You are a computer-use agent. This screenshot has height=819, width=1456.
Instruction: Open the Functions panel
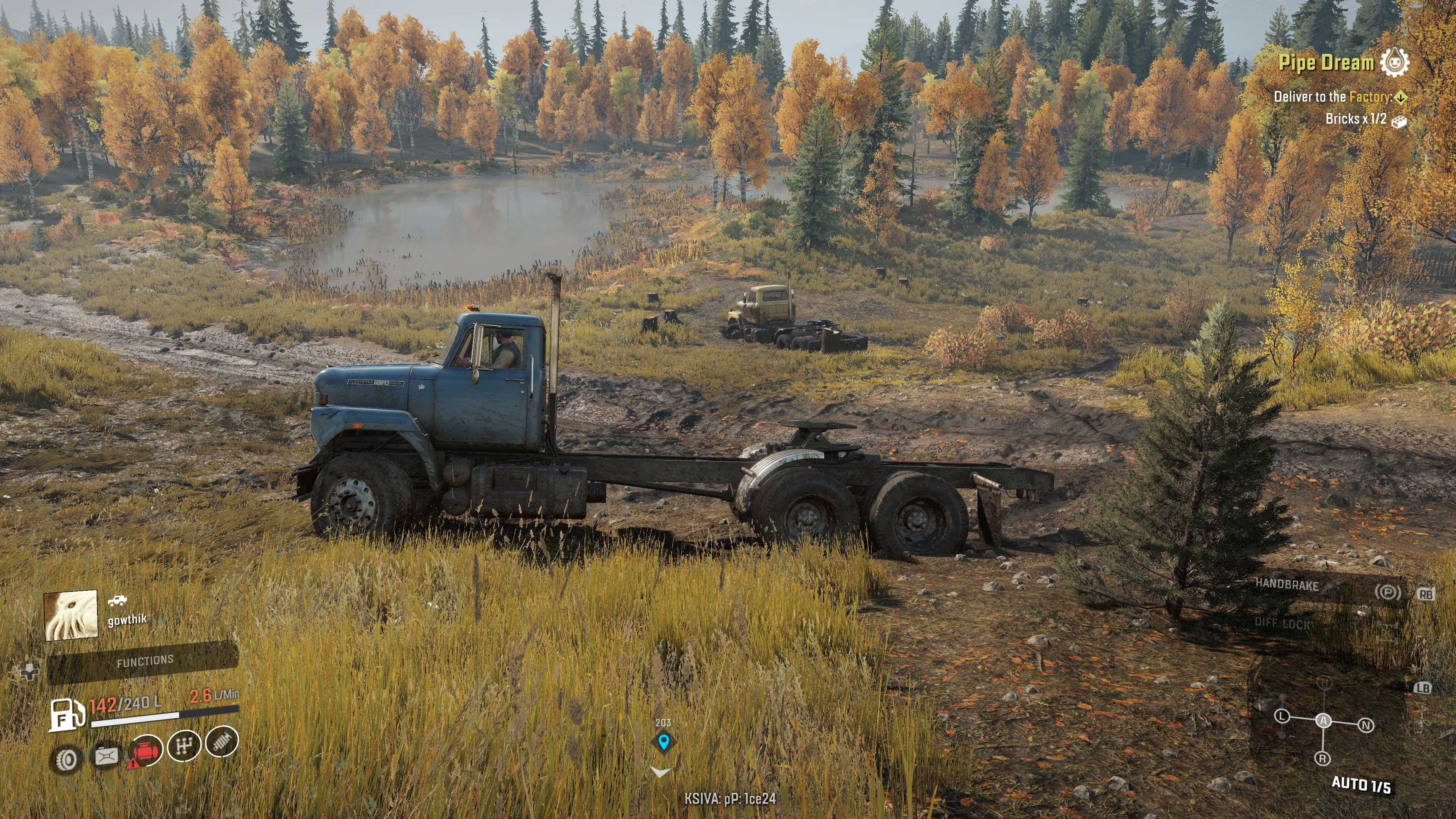point(144,661)
